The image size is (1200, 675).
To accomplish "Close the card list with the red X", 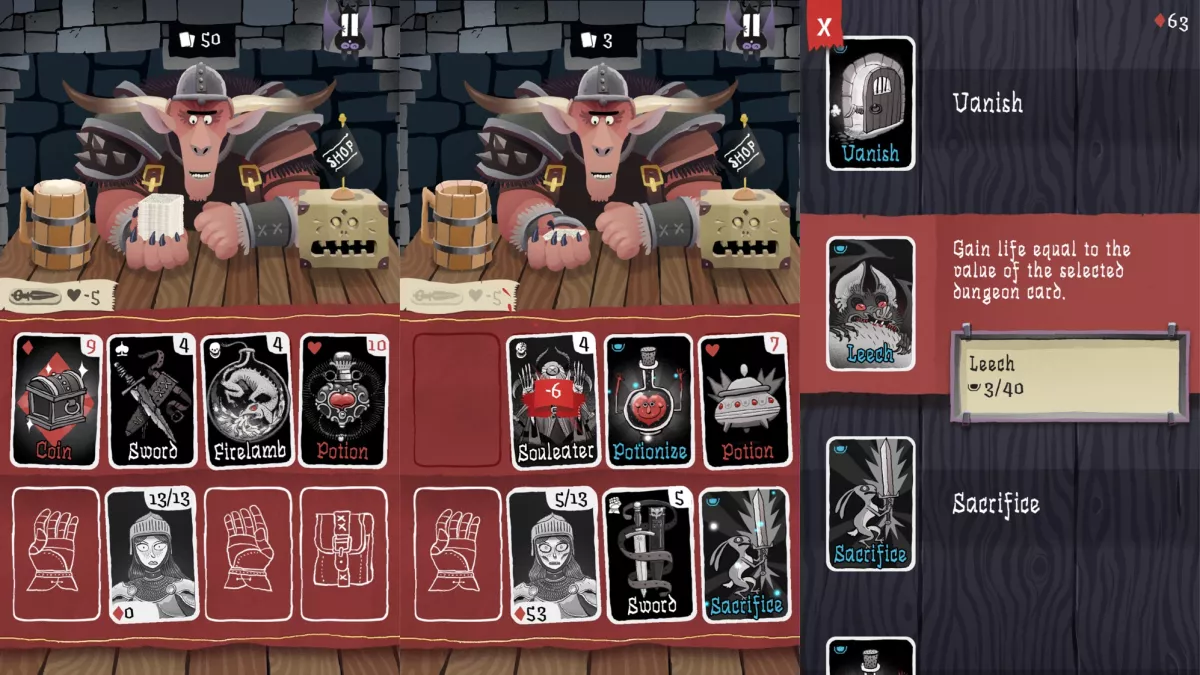I will point(824,26).
